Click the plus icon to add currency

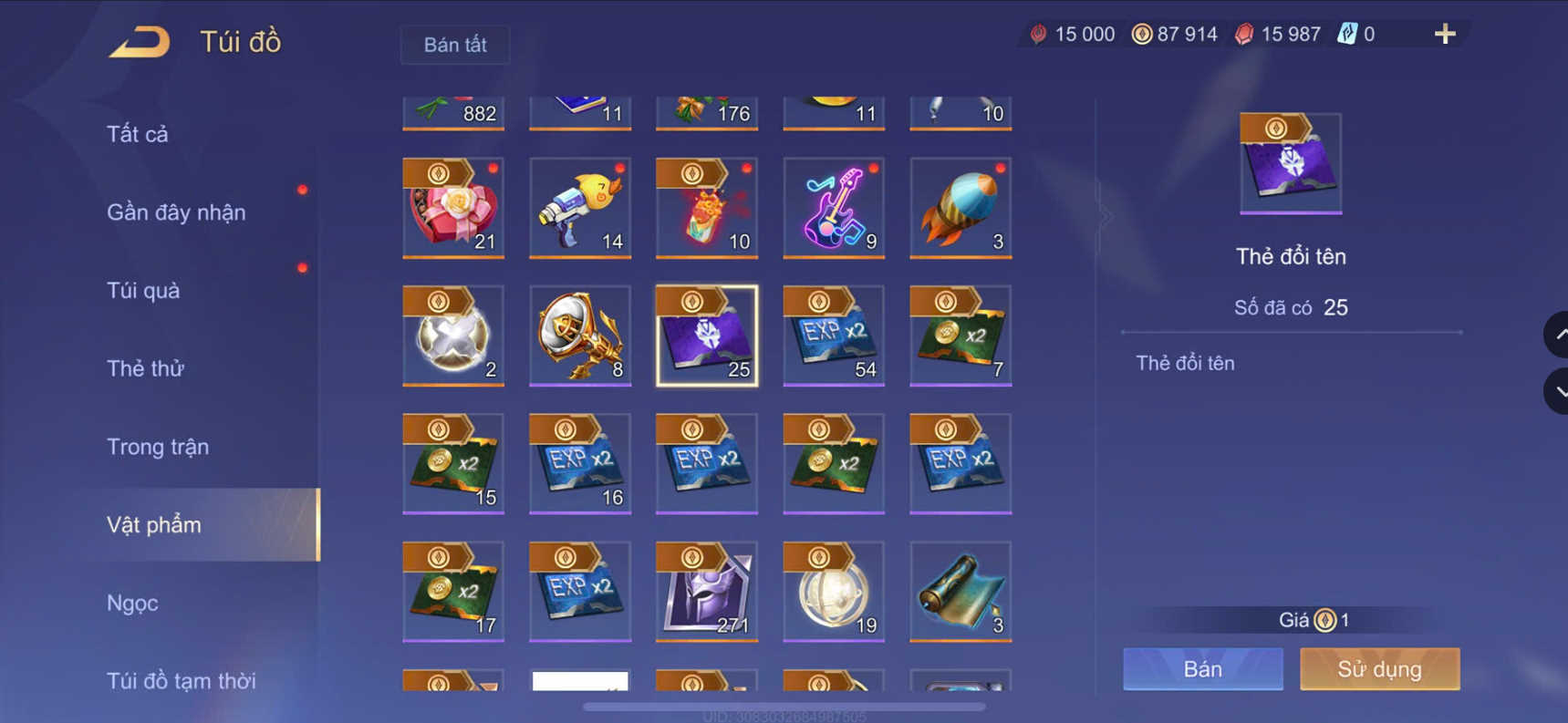[x=1444, y=34]
